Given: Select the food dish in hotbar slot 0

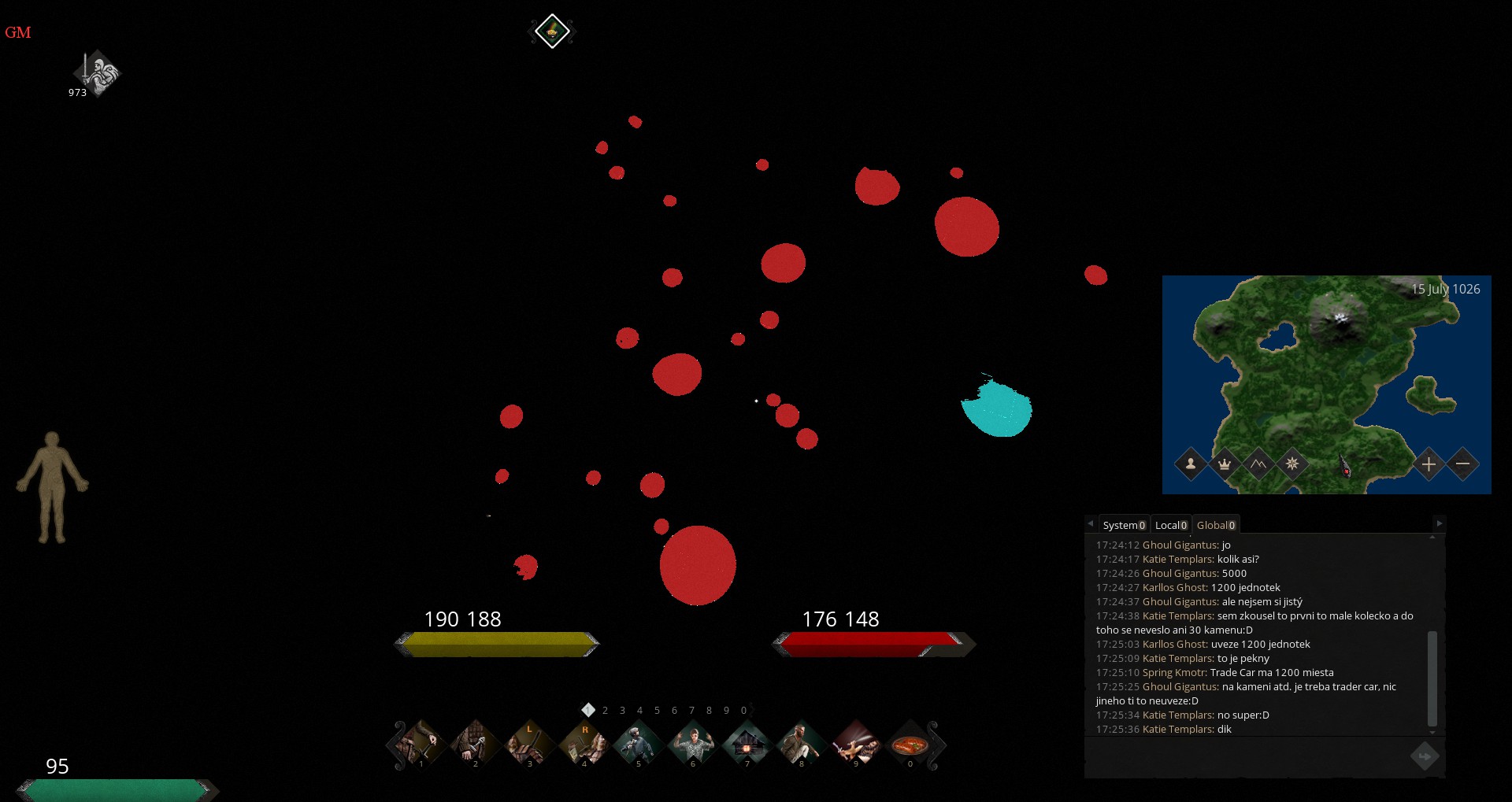Looking at the screenshot, I should (910, 744).
